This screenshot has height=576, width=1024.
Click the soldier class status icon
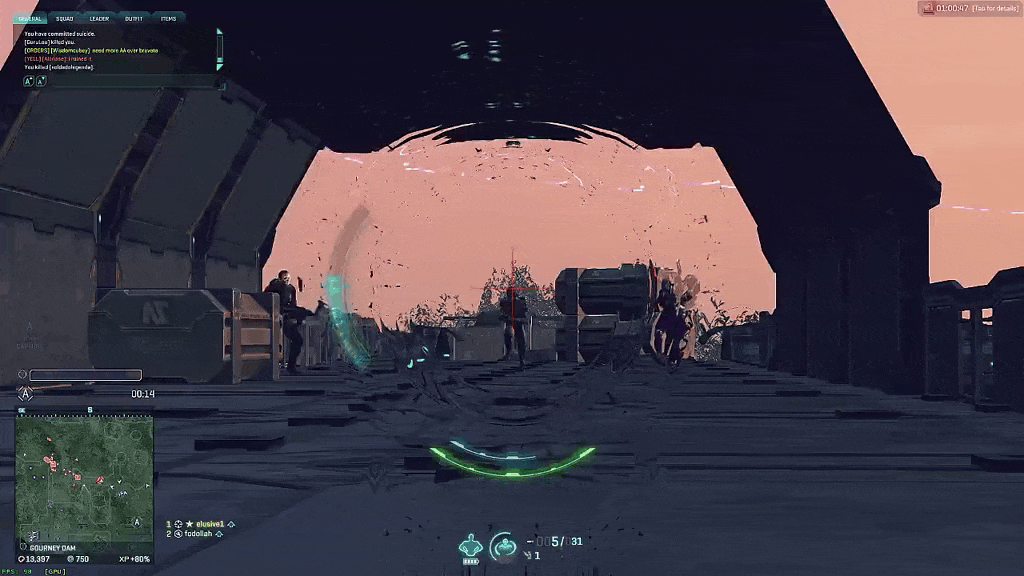click(470, 546)
